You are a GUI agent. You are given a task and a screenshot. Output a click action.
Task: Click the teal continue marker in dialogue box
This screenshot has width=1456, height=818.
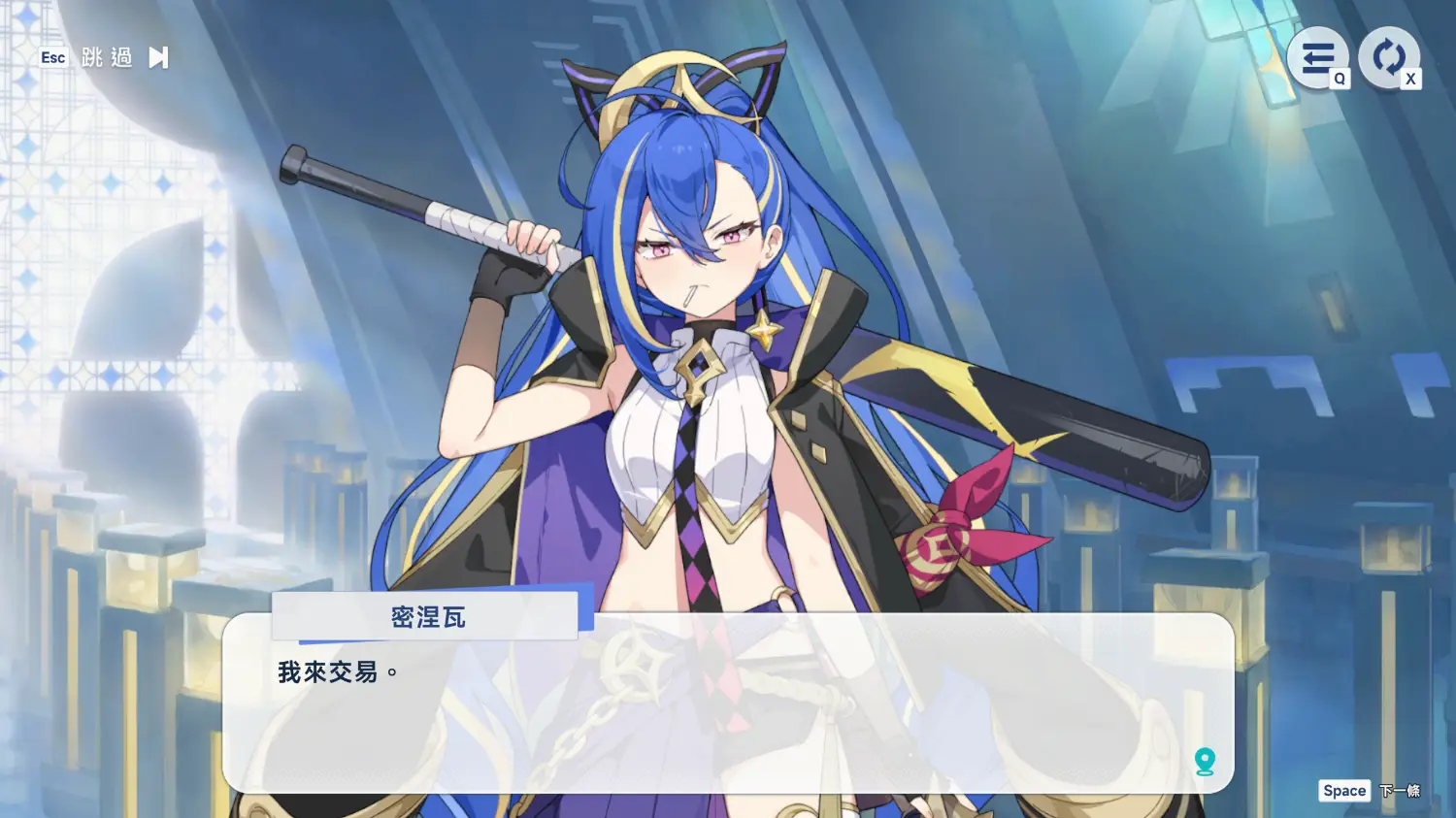[x=1205, y=762]
